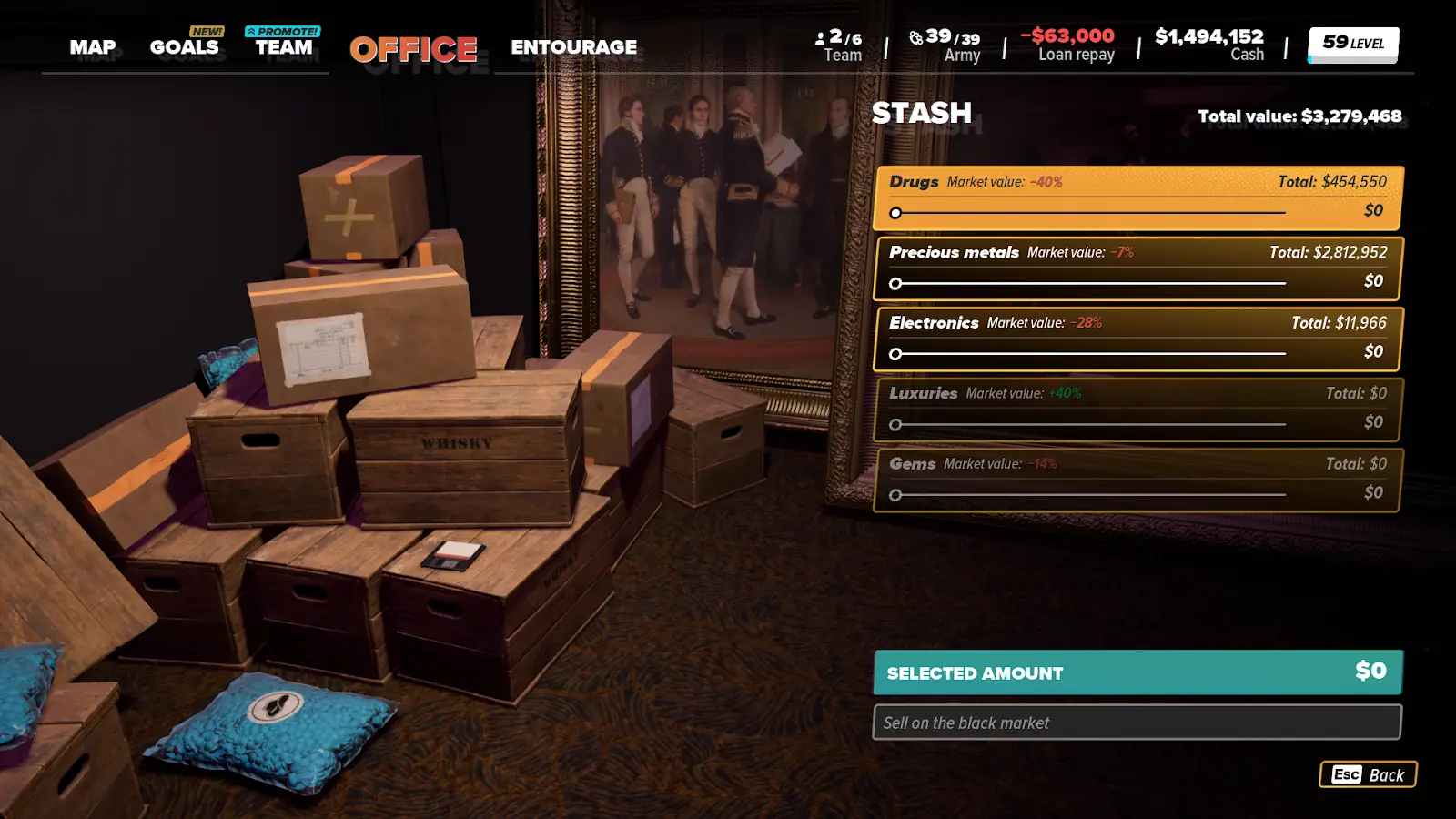1456x819 pixels.
Task: Click the Gems amount slider
Action: pyautogui.click(x=1089, y=495)
